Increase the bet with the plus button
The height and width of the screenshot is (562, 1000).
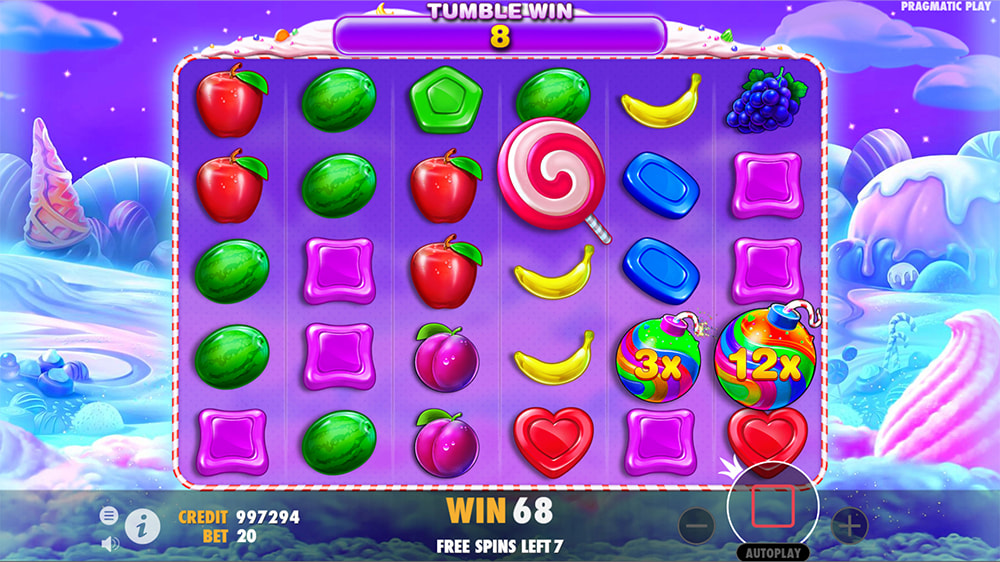point(849,524)
